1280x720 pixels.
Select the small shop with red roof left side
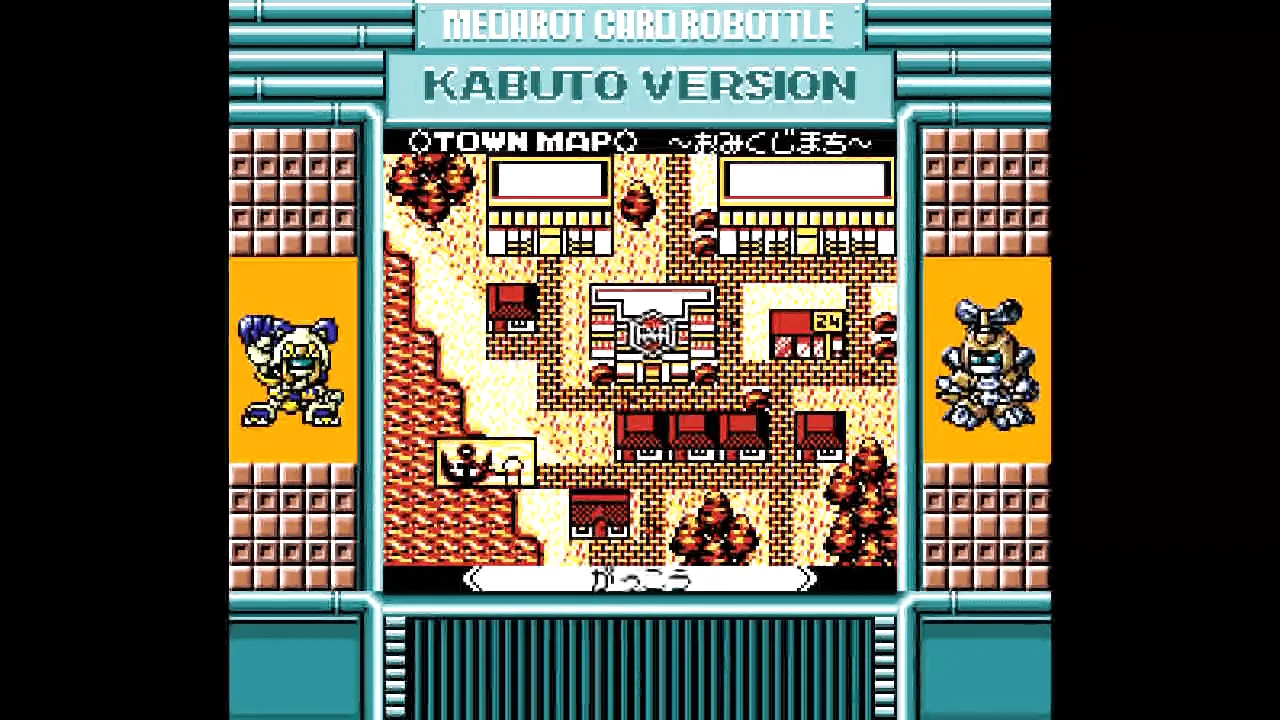click(x=510, y=305)
